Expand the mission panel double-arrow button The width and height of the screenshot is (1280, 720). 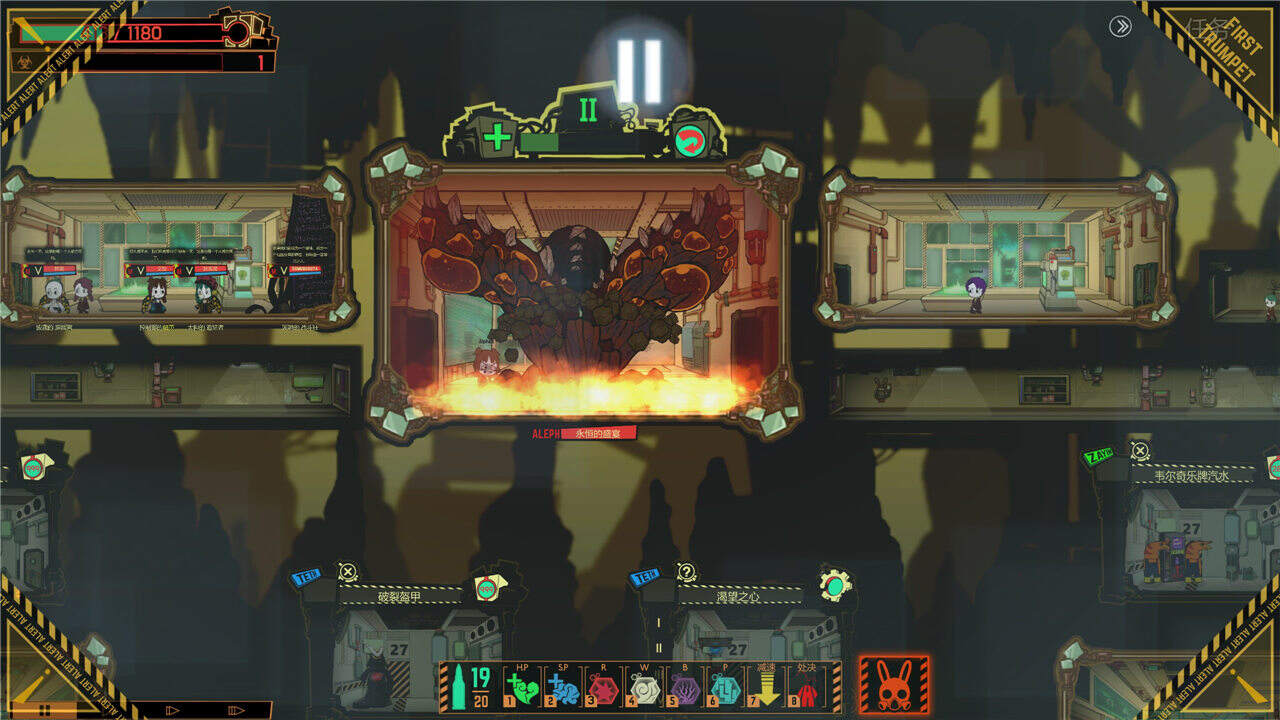point(1120,26)
